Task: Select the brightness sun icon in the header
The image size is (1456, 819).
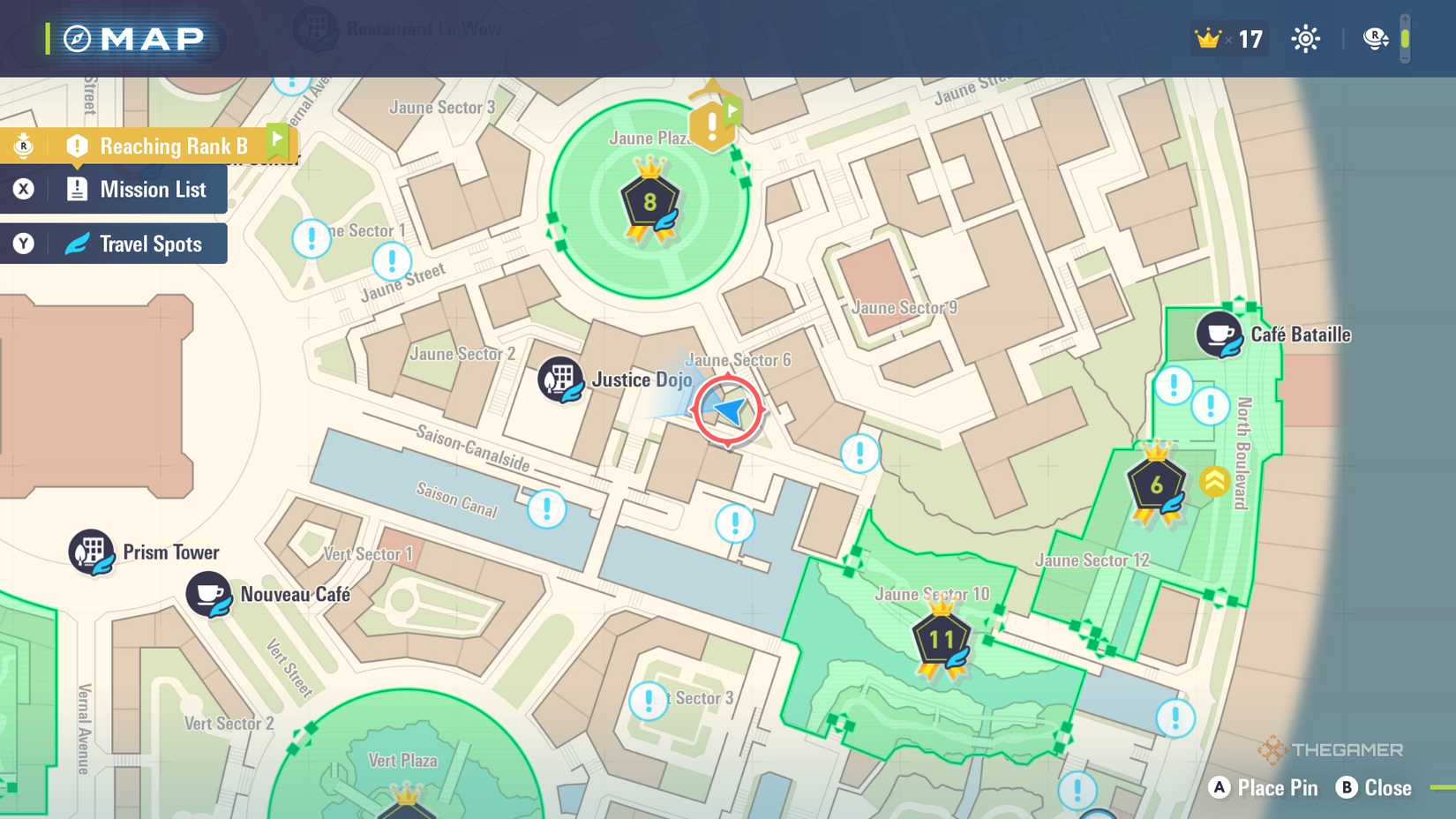Action: point(1305,38)
